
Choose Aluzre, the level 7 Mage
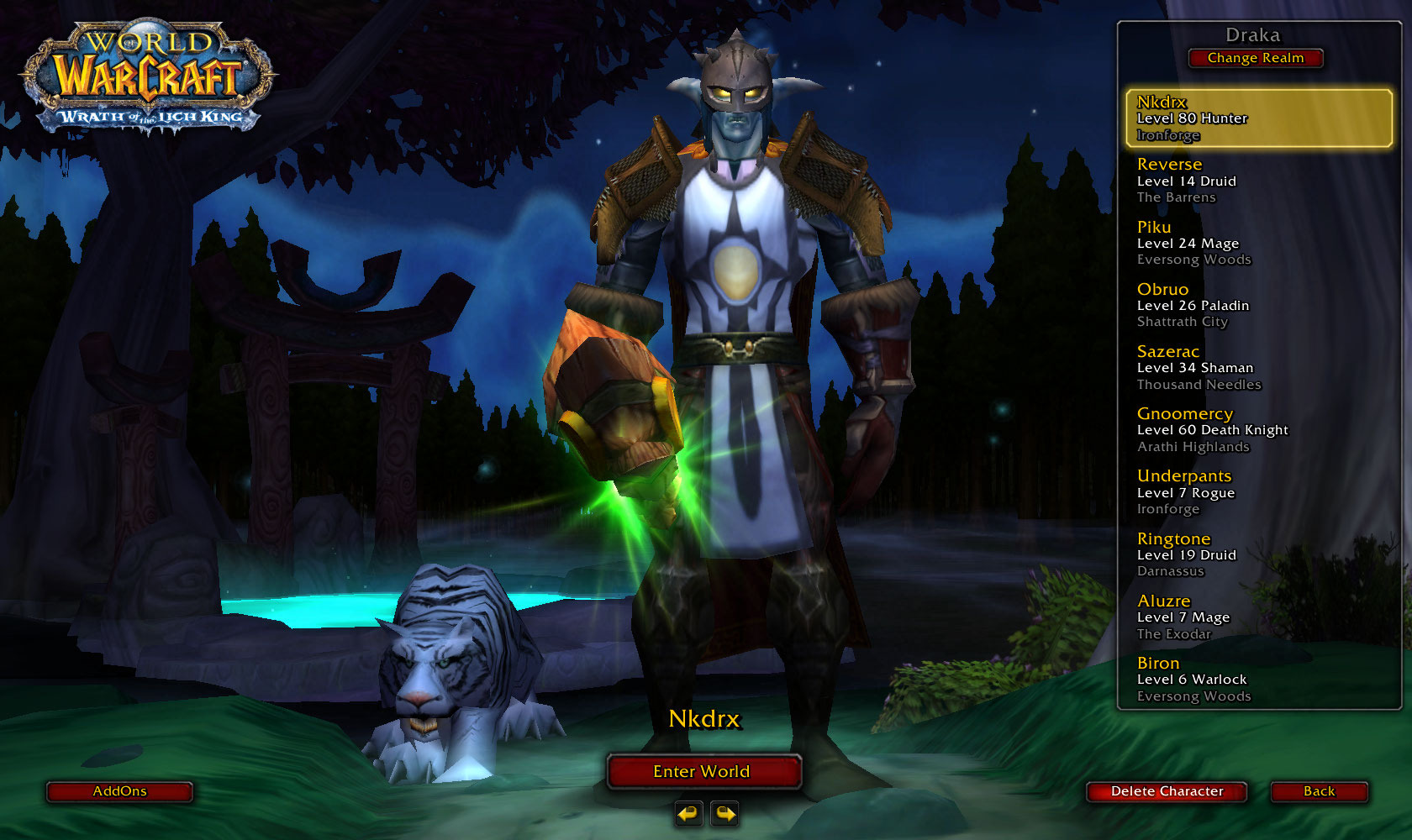(1258, 617)
